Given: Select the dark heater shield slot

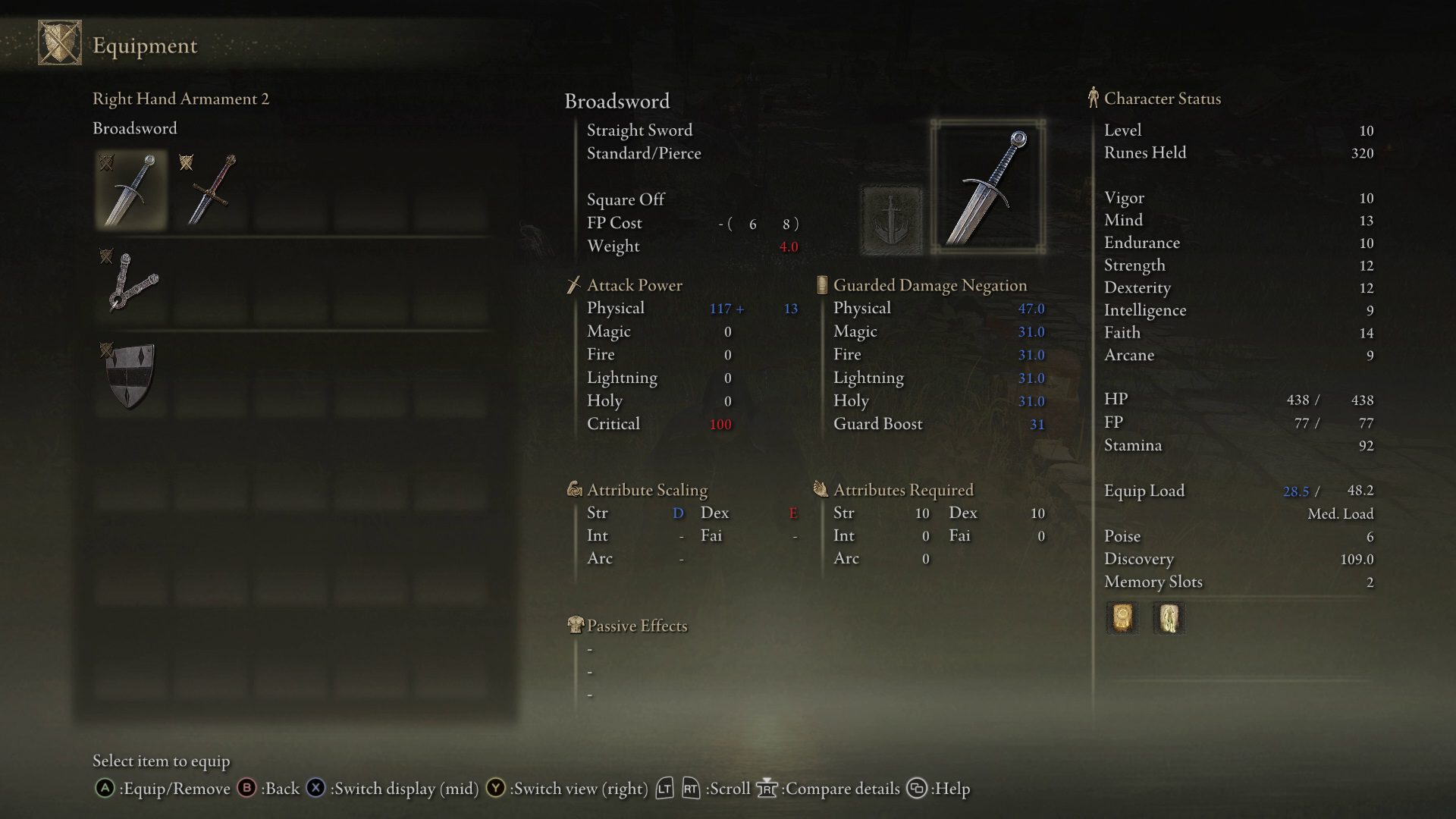Looking at the screenshot, I should [x=131, y=375].
